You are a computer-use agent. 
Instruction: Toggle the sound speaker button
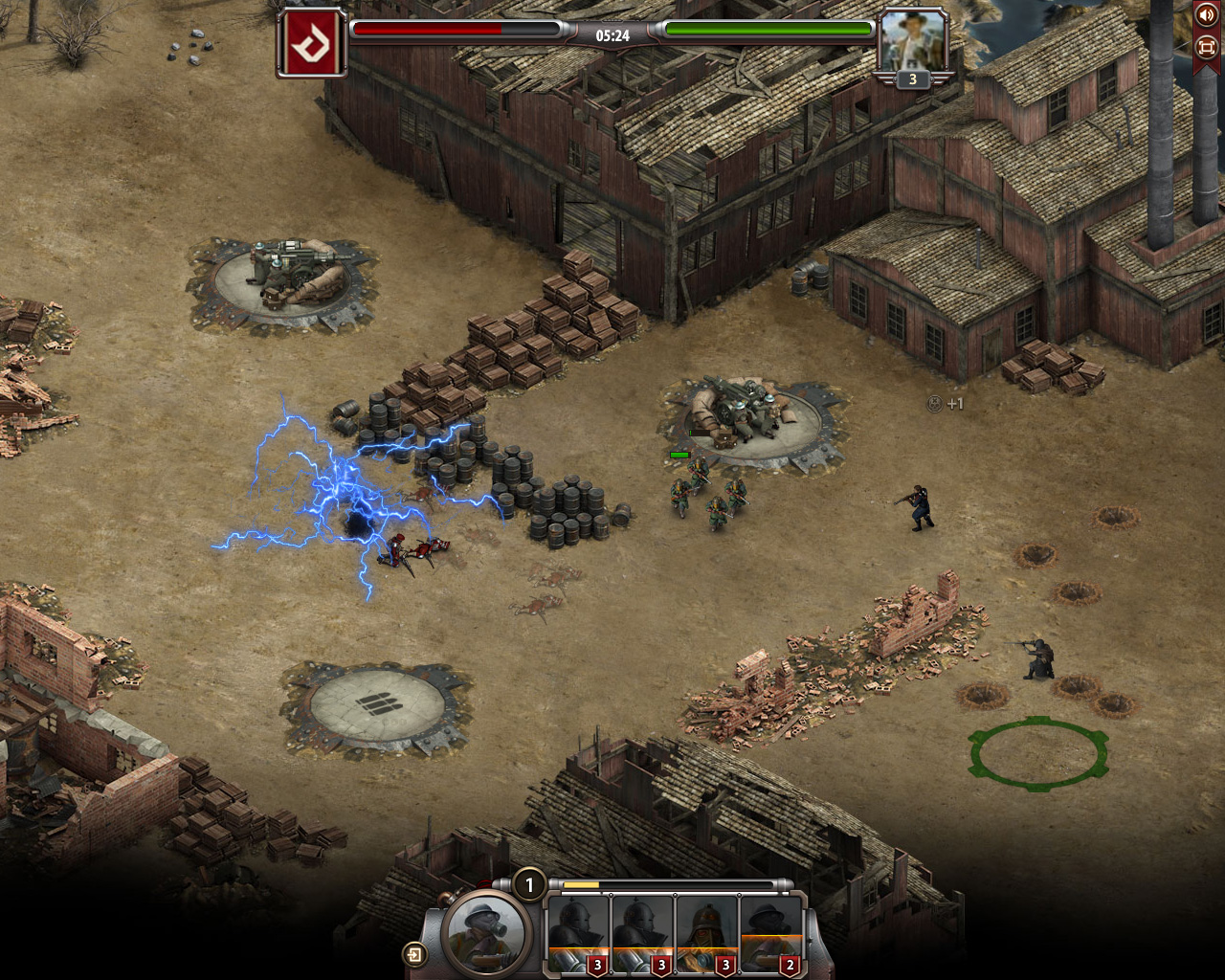click(x=1206, y=16)
